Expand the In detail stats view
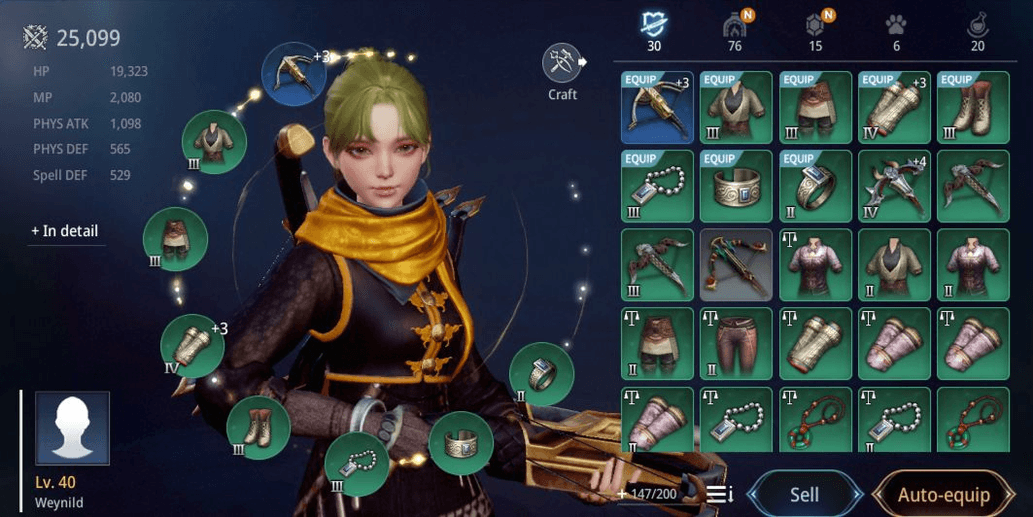Image resolution: width=1033 pixels, height=517 pixels. 65,231
